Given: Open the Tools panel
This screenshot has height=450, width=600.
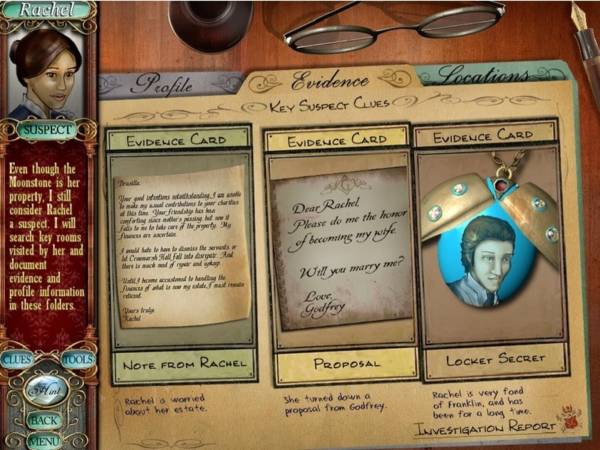Looking at the screenshot, I should click(77, 359).
